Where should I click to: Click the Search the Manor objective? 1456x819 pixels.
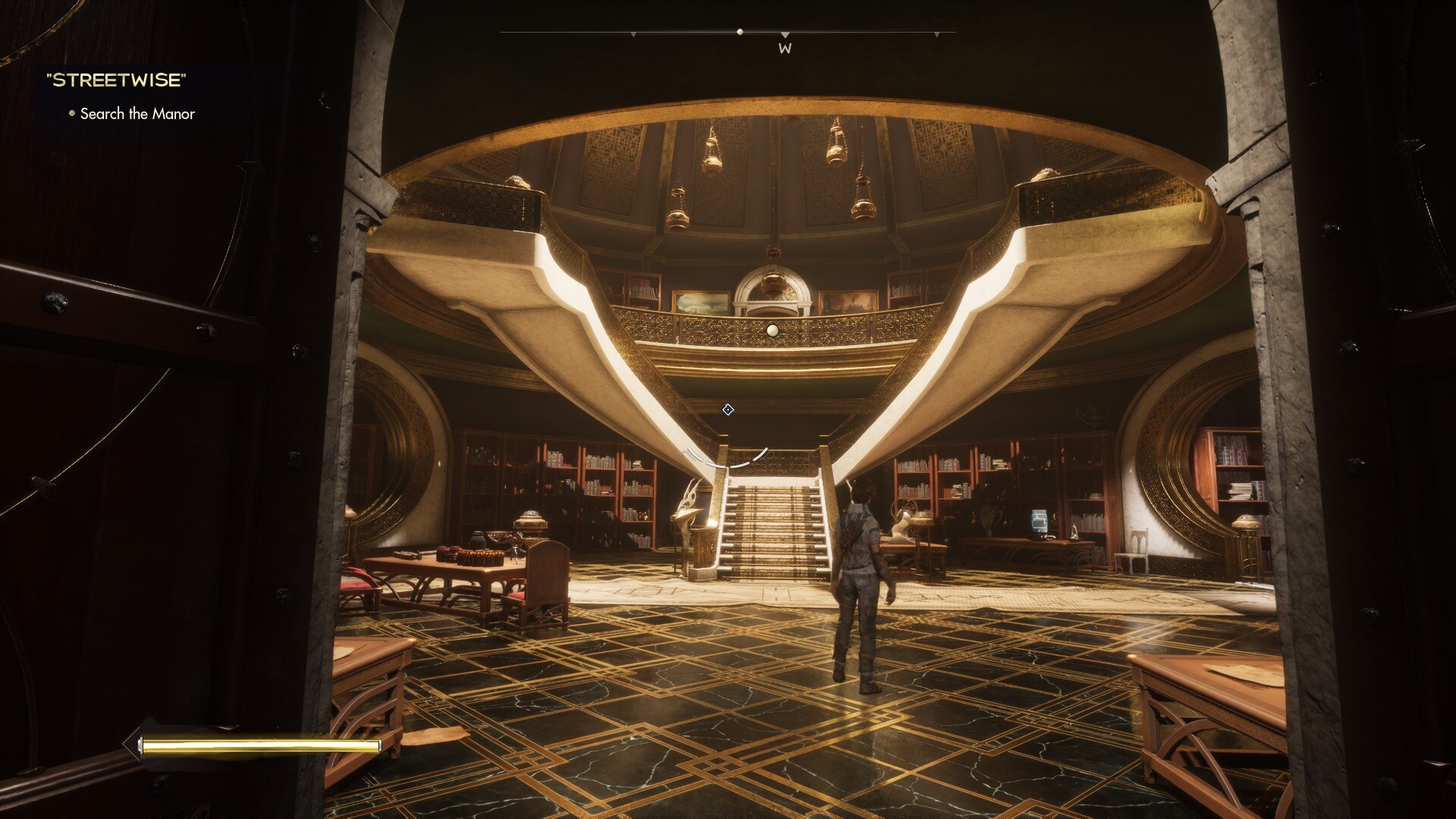[136, 114]
